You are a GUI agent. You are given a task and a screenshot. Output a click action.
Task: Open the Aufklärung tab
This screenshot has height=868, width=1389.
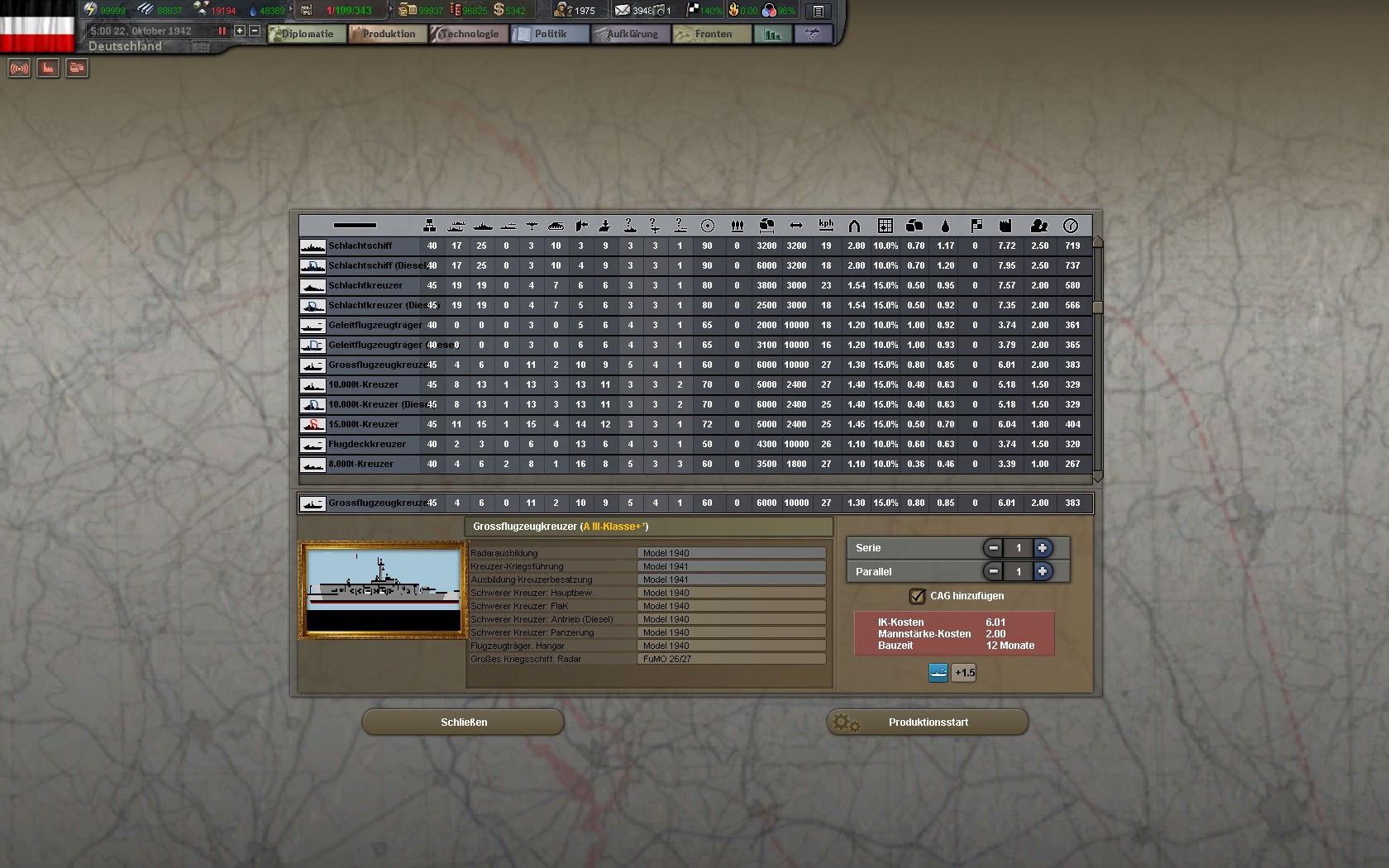(632, 34)
